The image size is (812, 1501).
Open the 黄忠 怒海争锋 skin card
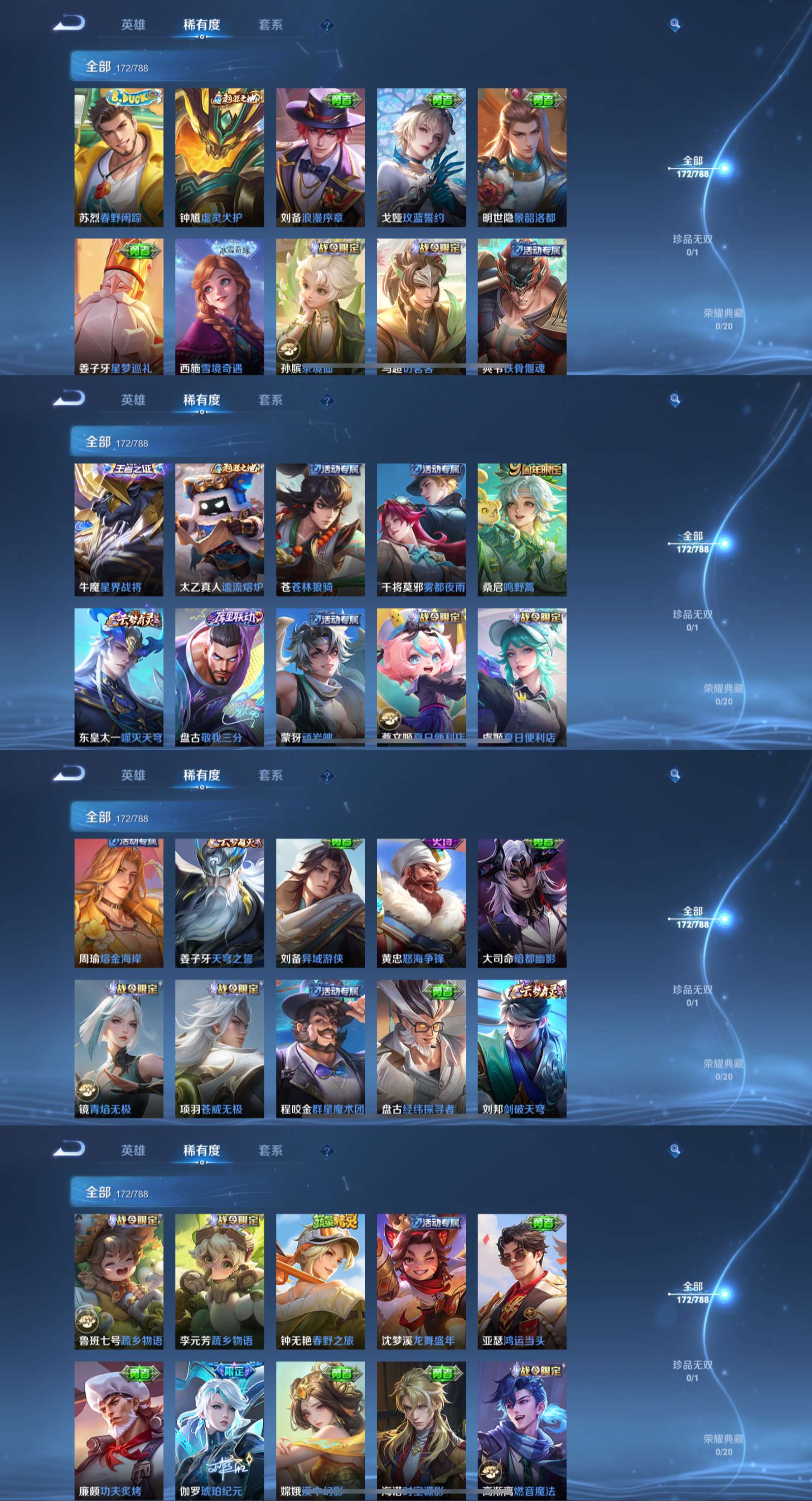coord(421,903)
